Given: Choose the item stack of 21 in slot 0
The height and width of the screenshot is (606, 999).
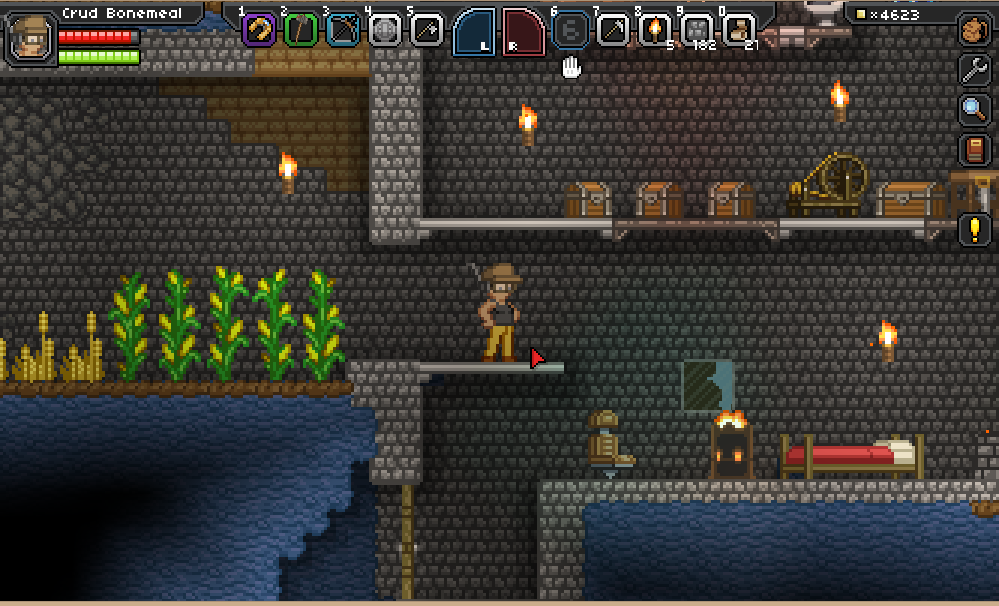Looking at the screenshot, I should [x=739, y=30].
